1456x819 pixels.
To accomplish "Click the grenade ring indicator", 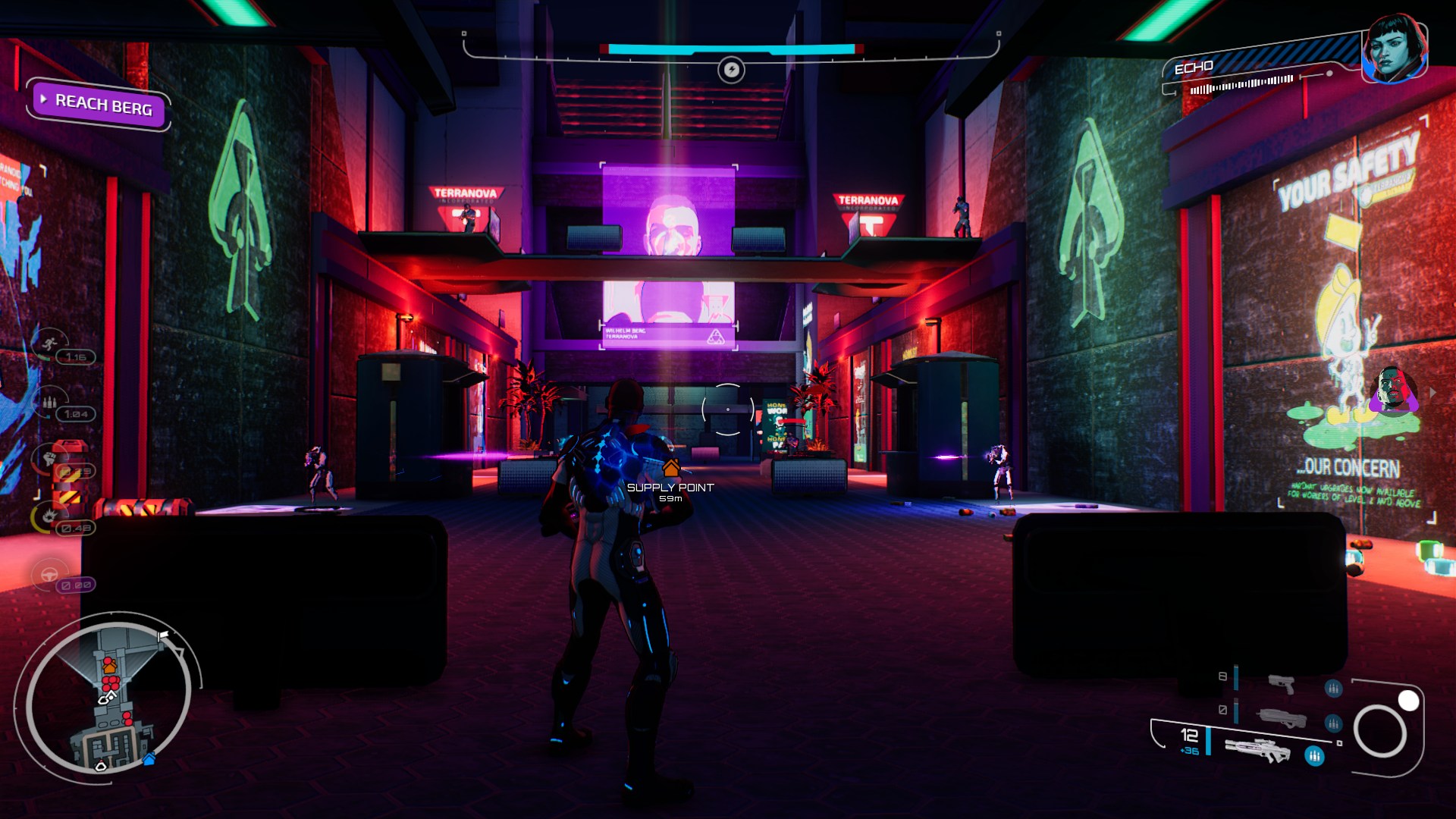I will (x=1380, y=731).
